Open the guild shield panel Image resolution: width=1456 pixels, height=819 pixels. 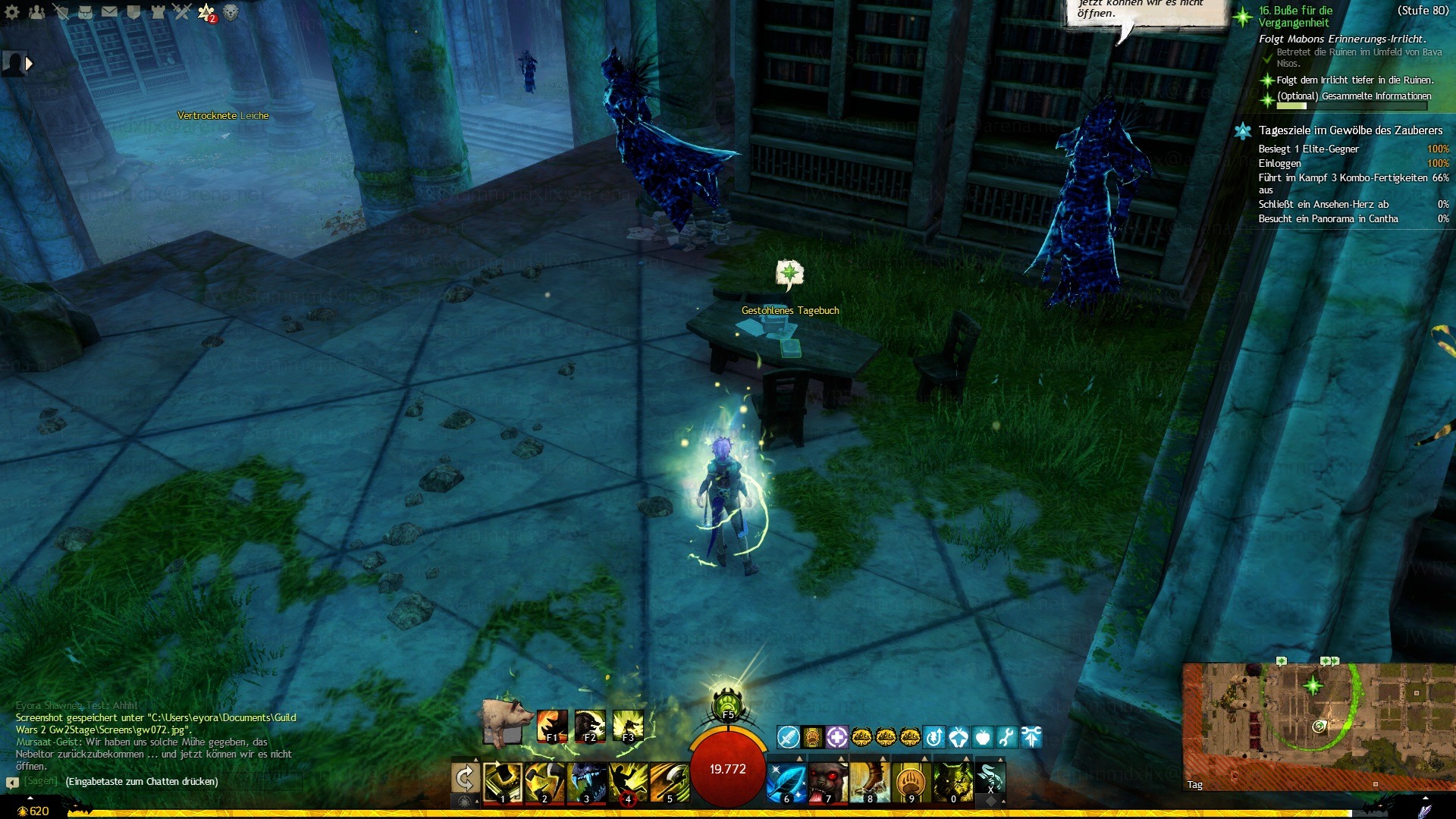(133, 12)
